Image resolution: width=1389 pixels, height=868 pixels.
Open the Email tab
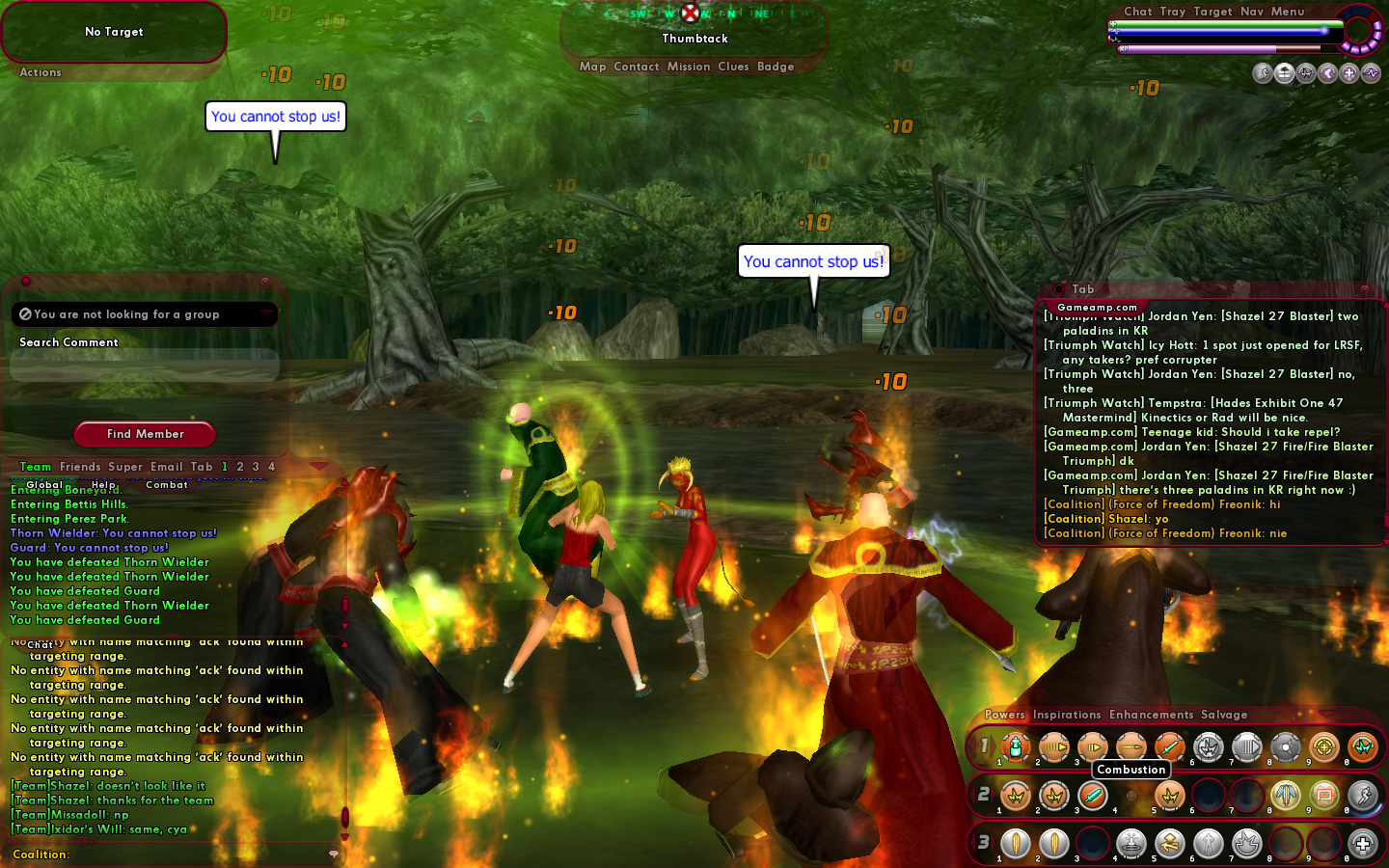coord(166,467)
